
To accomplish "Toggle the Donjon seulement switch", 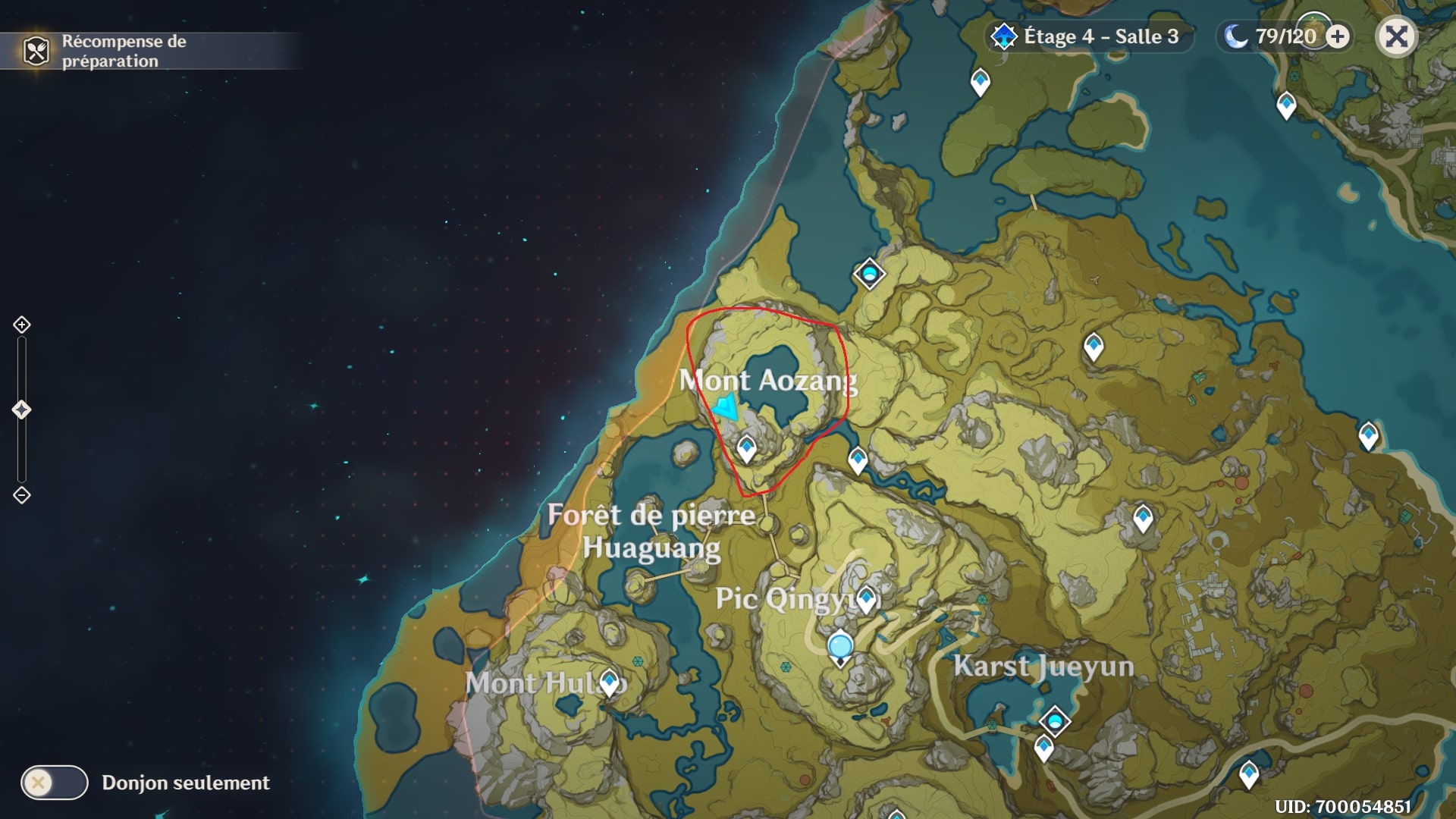I will coord(55,783).
